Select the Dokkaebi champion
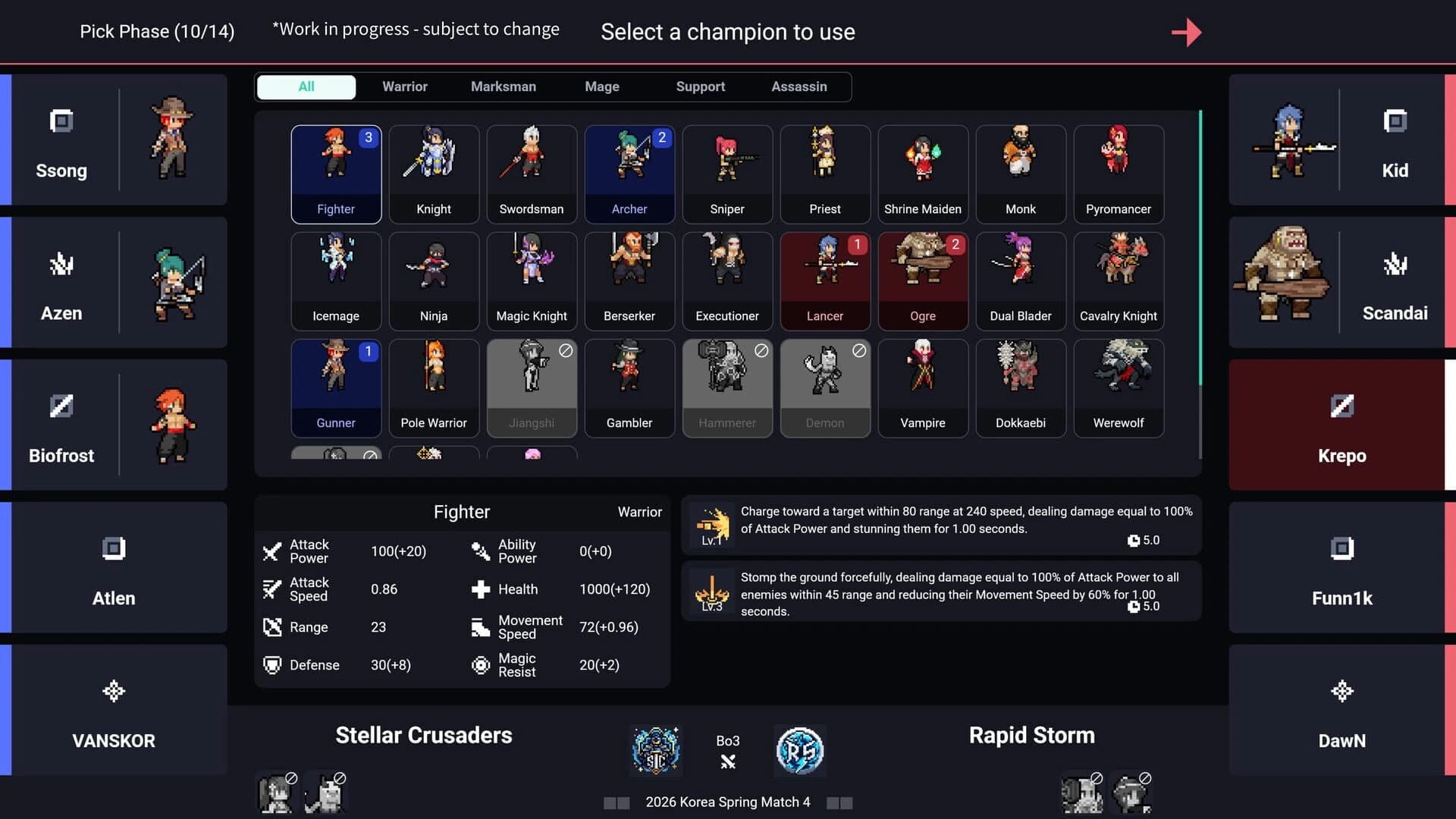 pyautogui.click(x=1020, y=388)
